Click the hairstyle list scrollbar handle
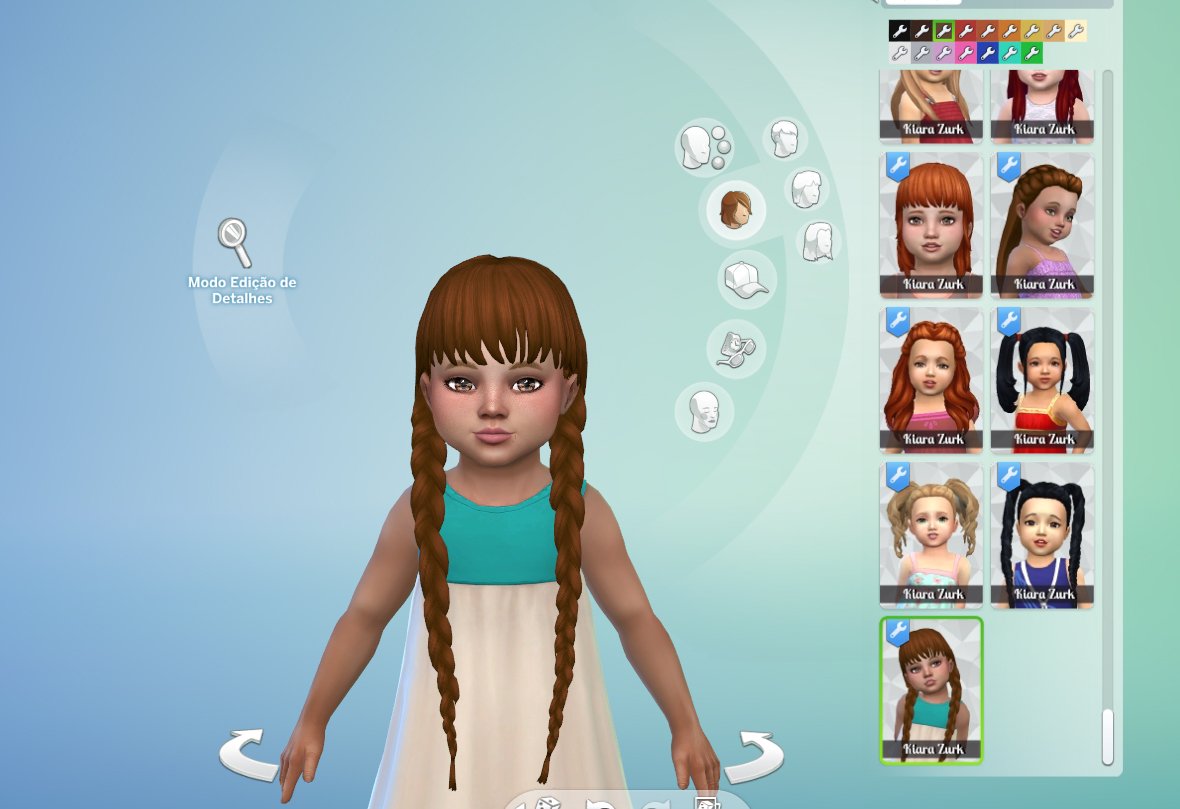 [x=1107, y=735]
